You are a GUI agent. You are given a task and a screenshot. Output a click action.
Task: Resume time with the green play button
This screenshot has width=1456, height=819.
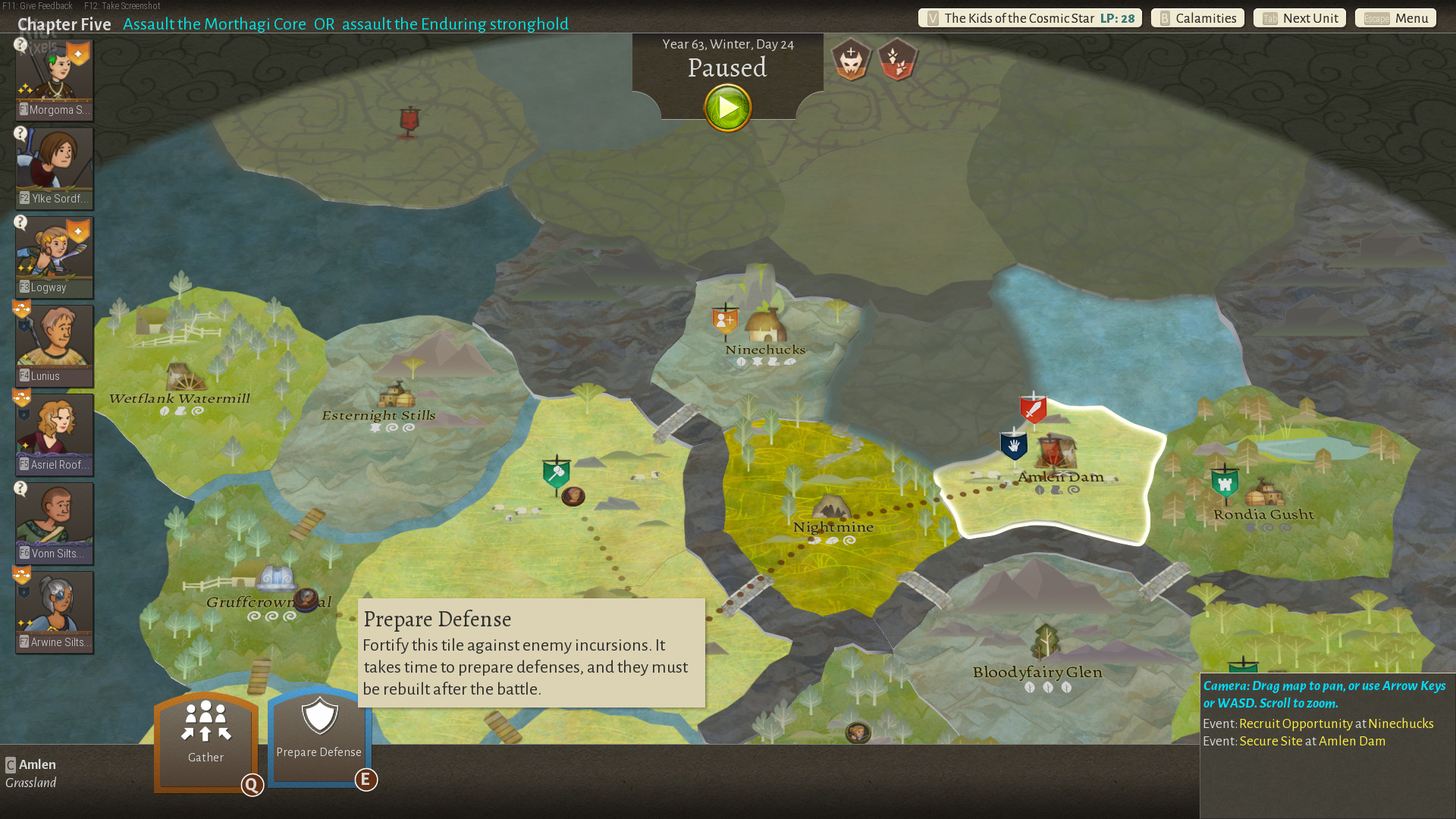click(x=727, y=108)
